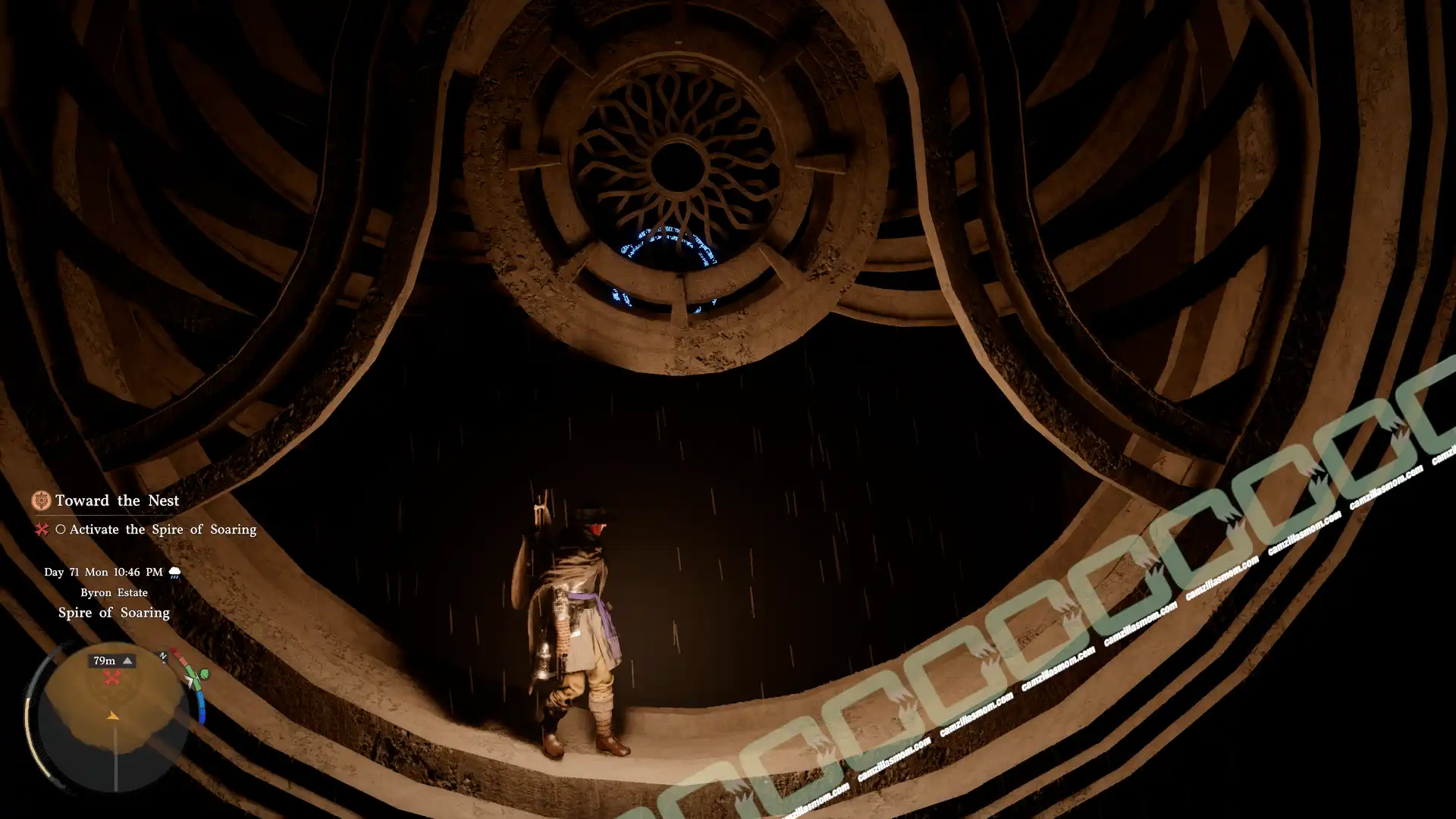Click the rain weather icon beside the clock
This screenshot has width=1456, height=819.
pyautogui.click(x=174, y=573)
